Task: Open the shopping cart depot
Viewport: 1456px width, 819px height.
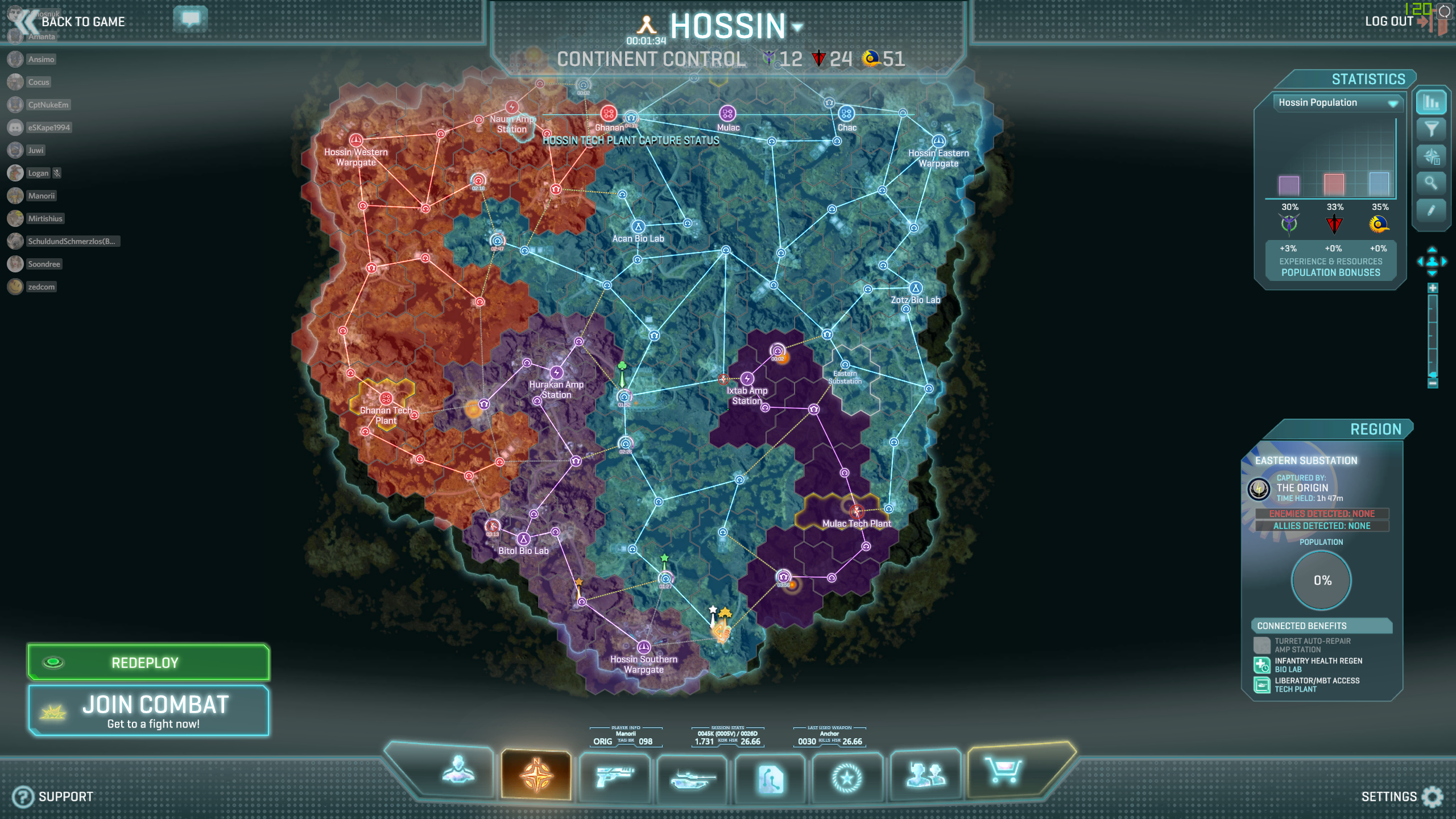Action: [x=1003, y=771]
